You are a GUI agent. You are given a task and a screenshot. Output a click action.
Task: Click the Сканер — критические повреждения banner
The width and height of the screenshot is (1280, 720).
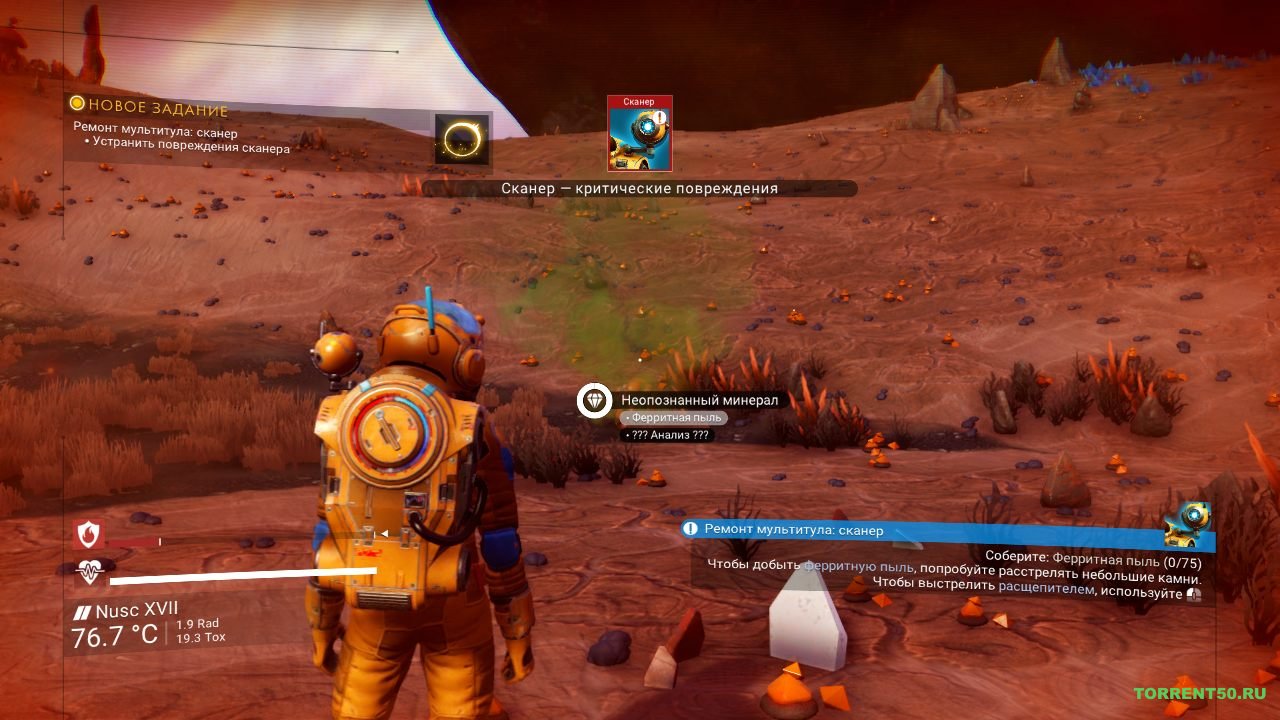639,188
